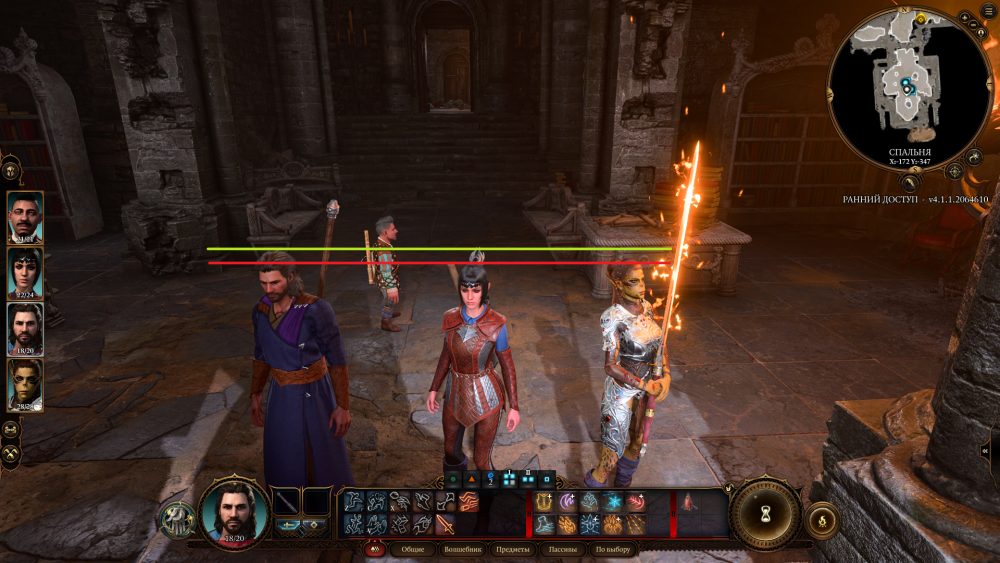
Task: Select the mustached man party portrait
Action: pos(25,217)
